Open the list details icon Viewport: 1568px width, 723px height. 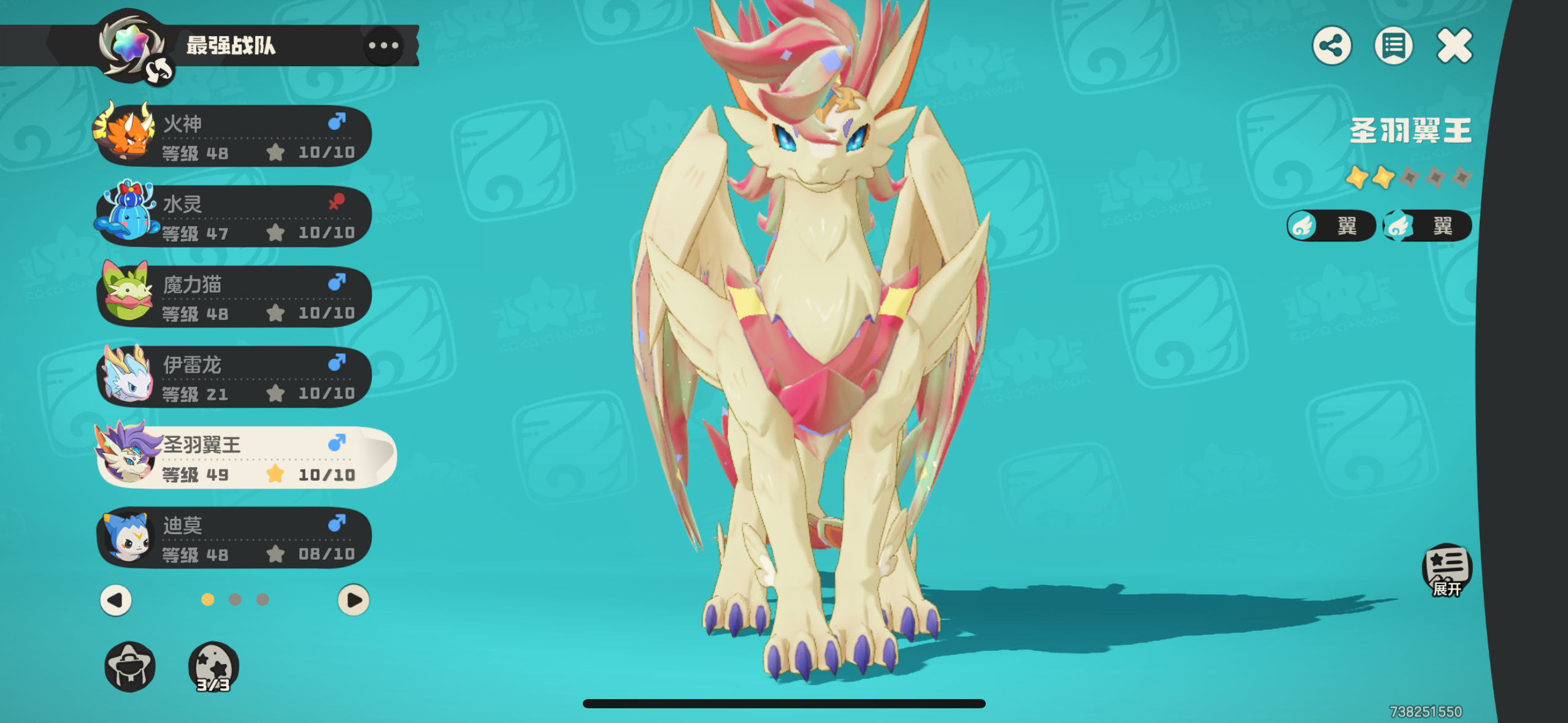(x=1393, y=45)
